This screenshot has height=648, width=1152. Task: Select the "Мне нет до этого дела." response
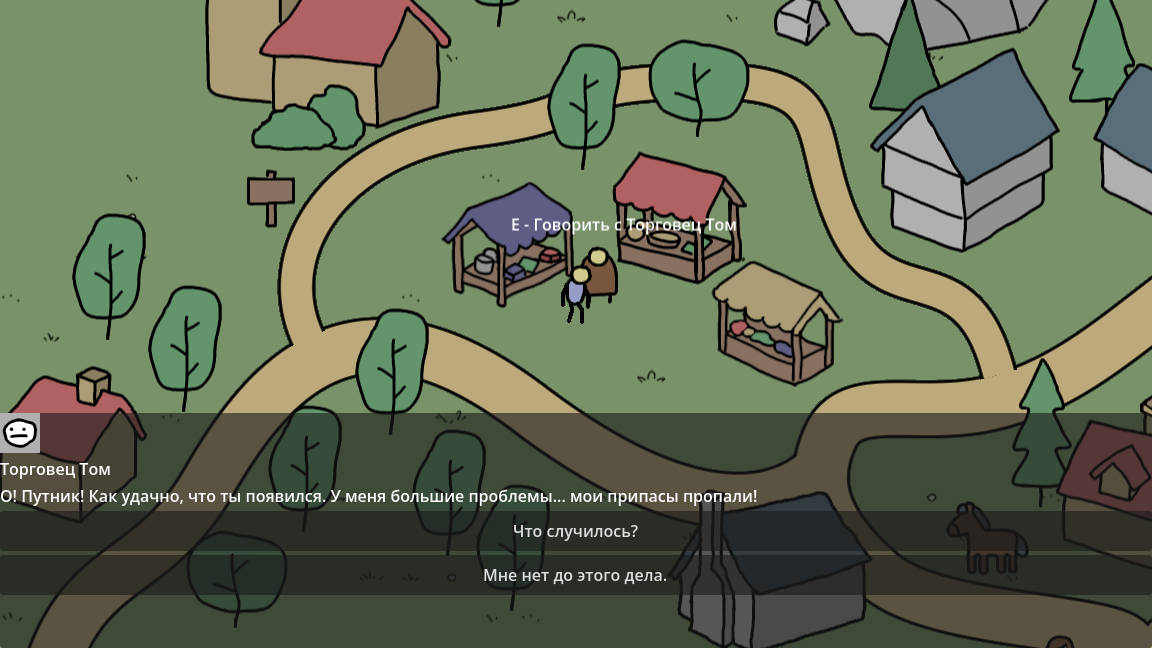click(x=575, y=575)
